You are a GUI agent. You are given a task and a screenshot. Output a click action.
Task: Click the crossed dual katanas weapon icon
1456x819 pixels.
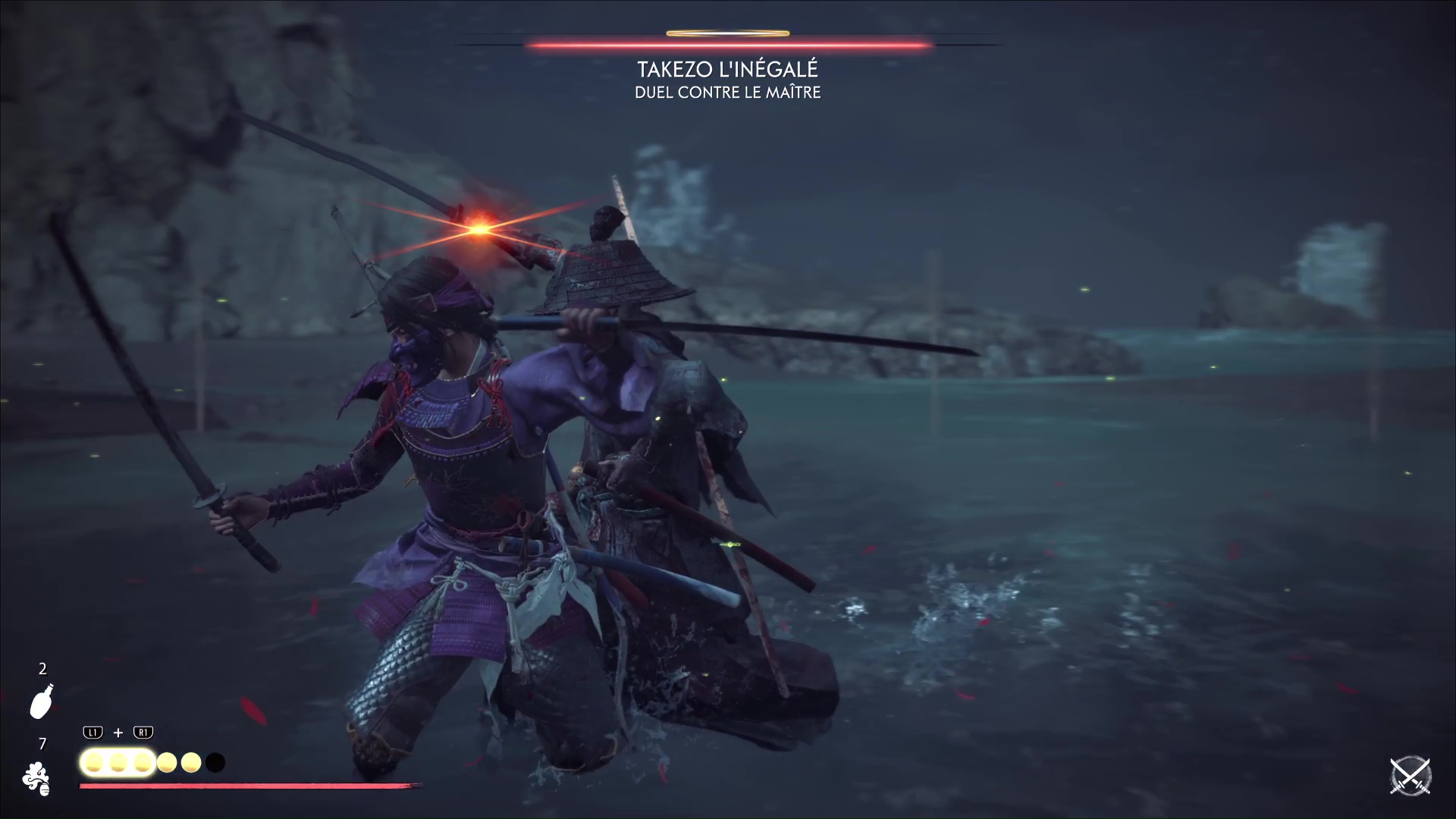tap(1410, 777)
